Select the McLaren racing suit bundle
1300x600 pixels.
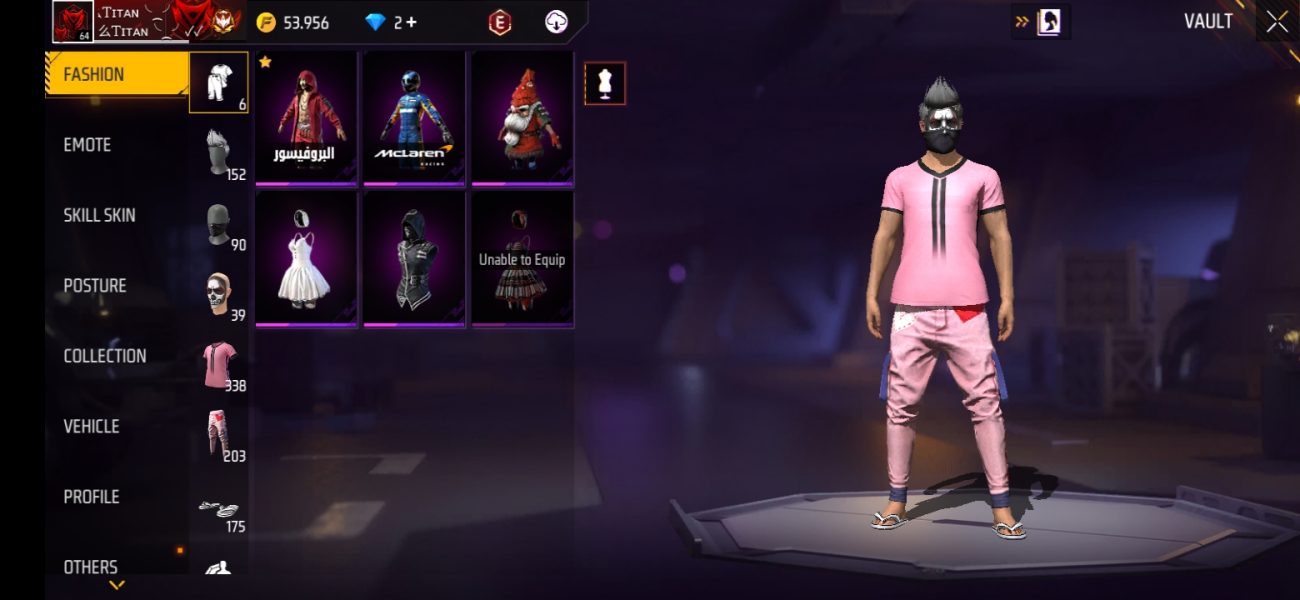click(414, 117)
